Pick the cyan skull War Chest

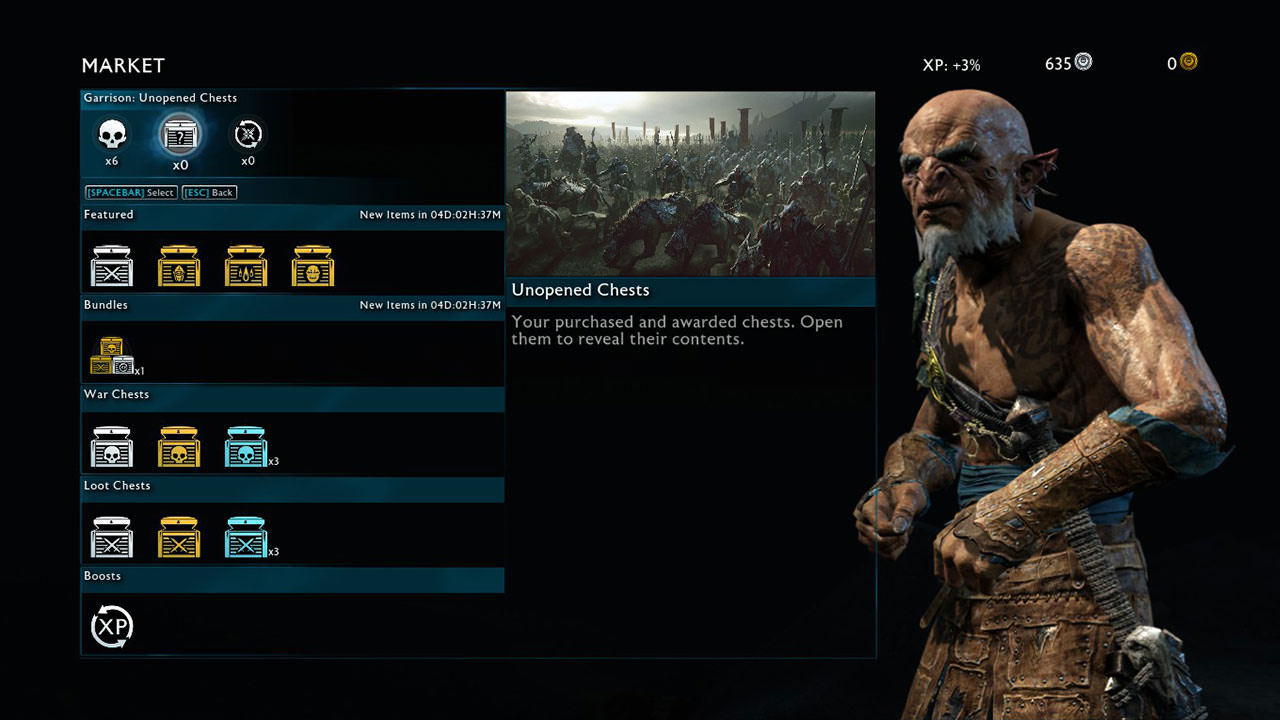tap(246, 447)
